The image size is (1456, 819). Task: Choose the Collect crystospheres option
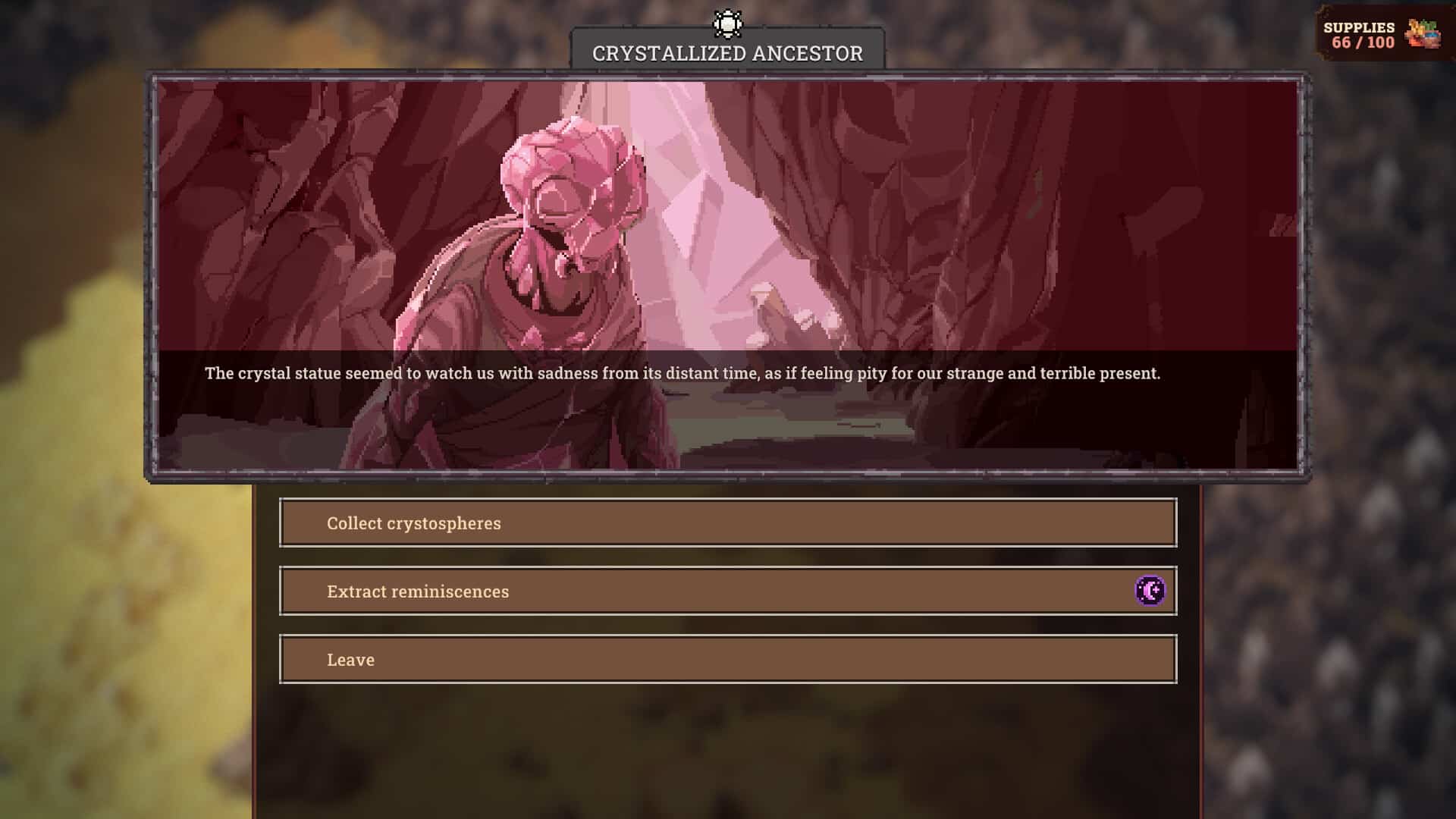727,523
